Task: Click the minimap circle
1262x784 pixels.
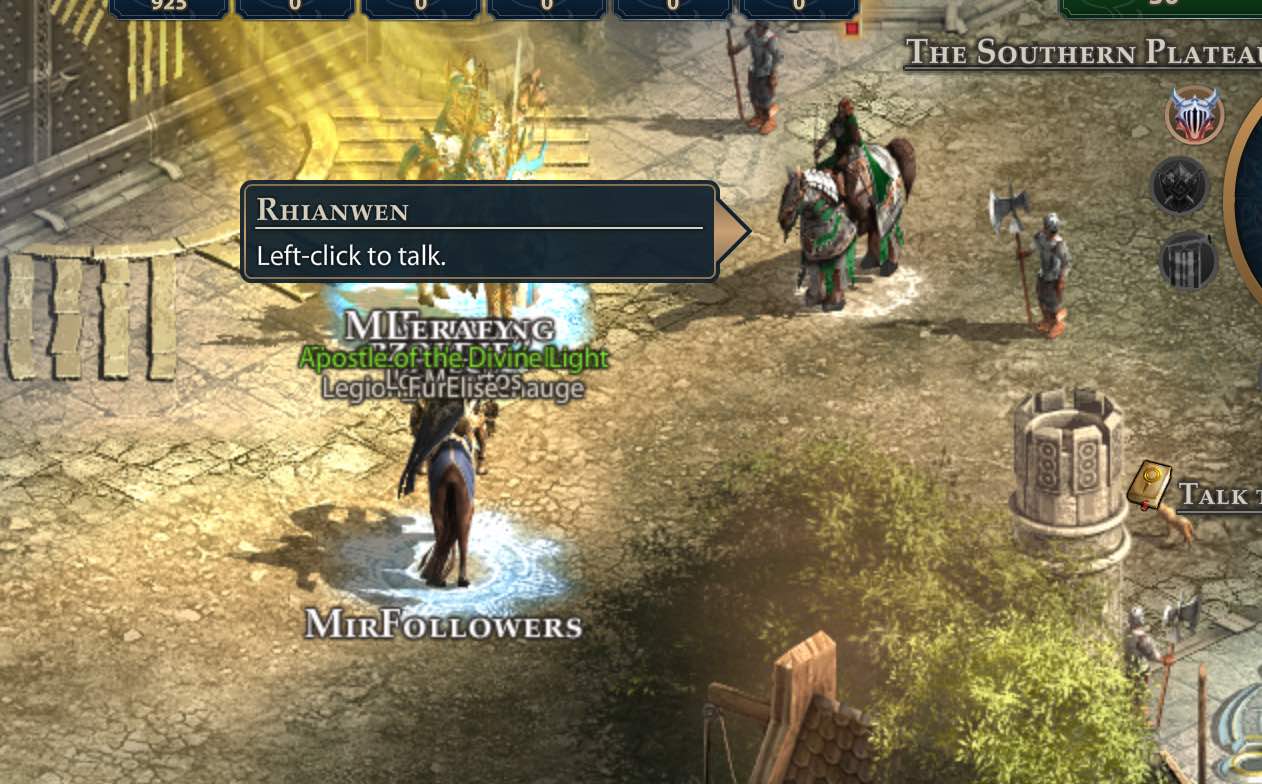Action: (1250, 200)
